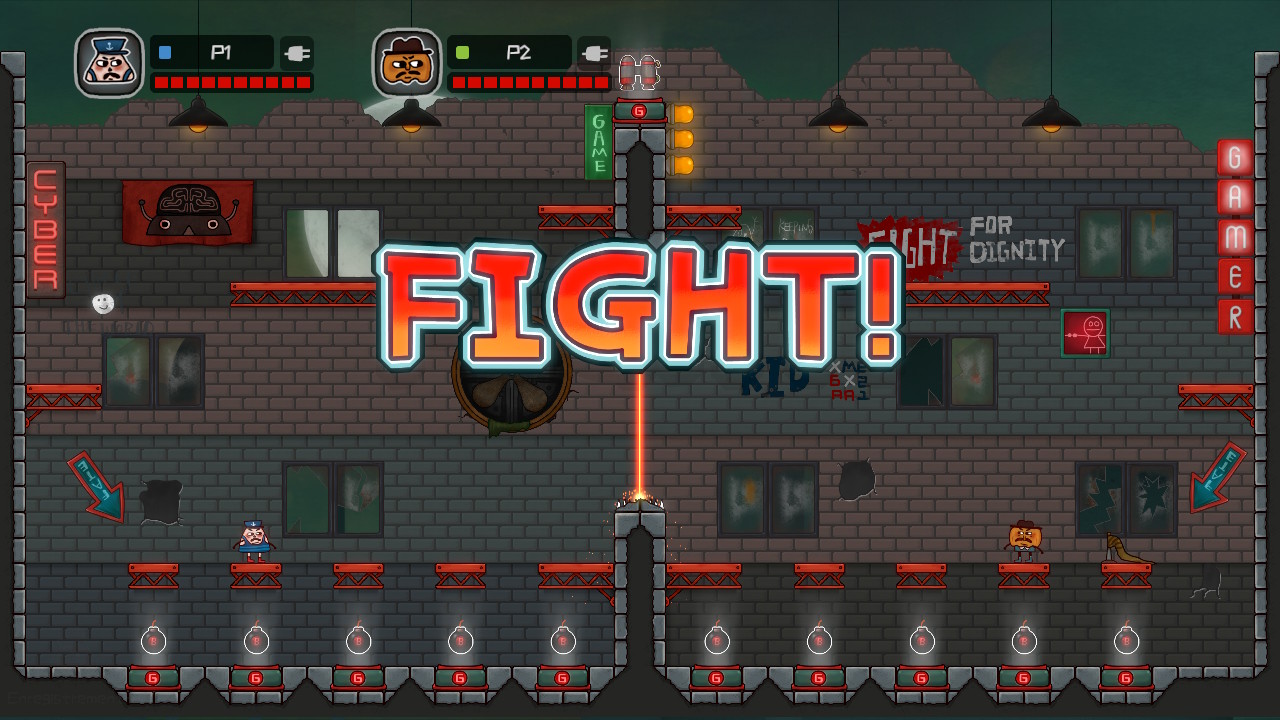Screen dimensions: 1280x720
Task: Toggle the G switch atop the upper pillar
Action: click(641, 111)
